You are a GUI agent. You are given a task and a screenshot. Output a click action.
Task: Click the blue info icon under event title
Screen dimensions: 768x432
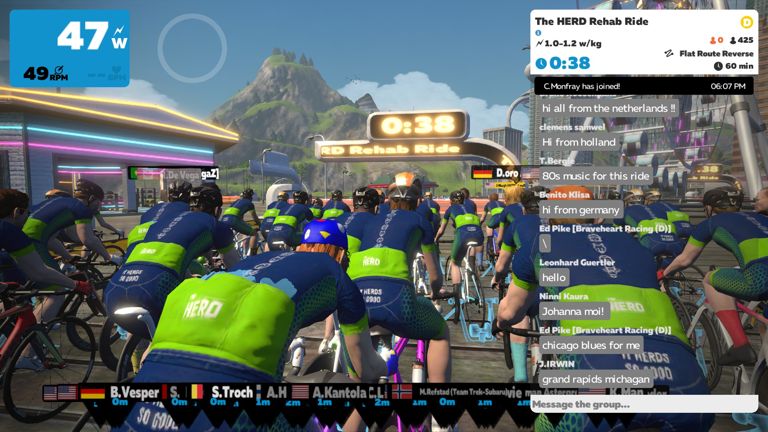click(538, 33)
